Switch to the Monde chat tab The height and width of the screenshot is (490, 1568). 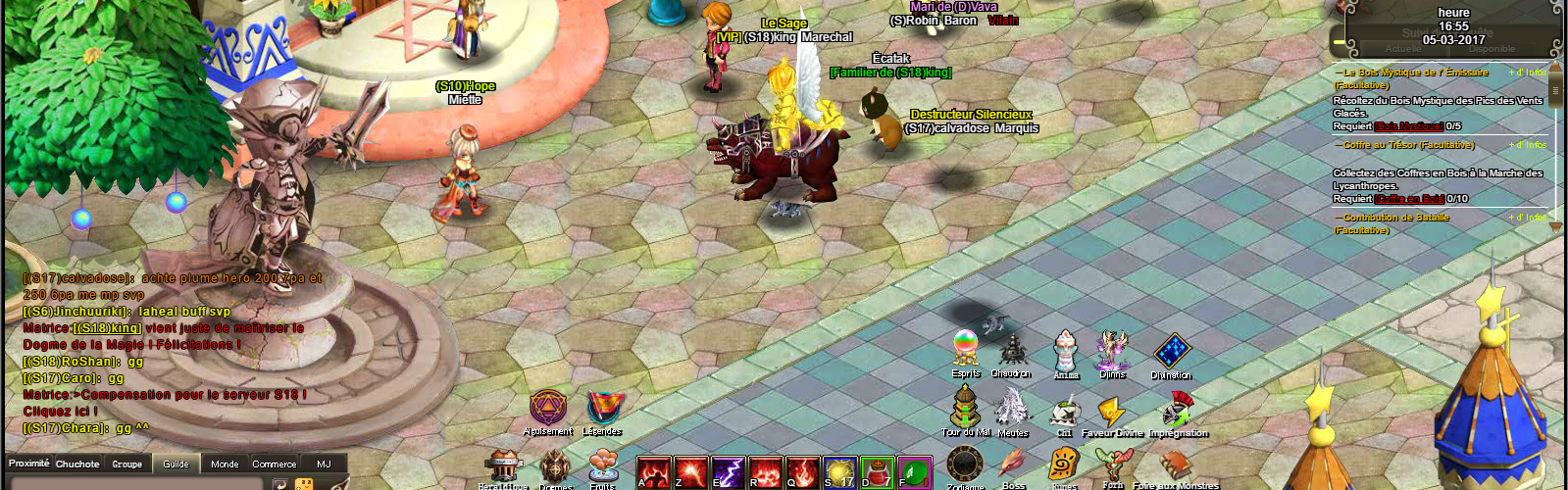tap(225, 464)
